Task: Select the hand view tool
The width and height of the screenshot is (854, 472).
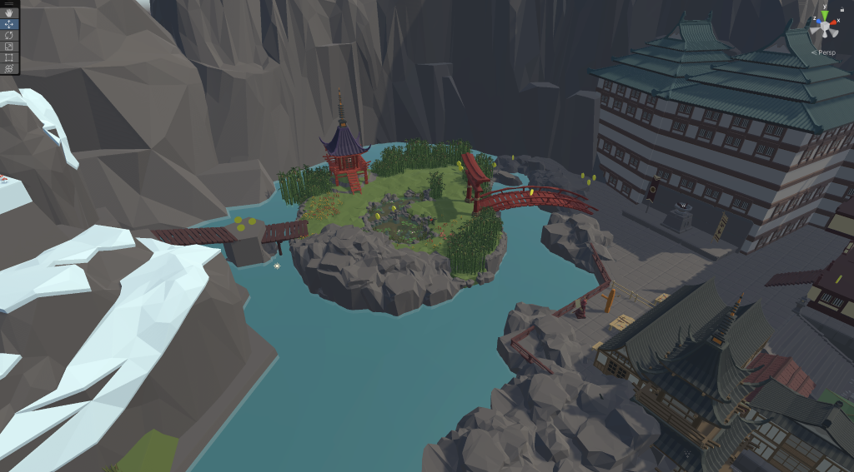Action: (x=9, y=13)
